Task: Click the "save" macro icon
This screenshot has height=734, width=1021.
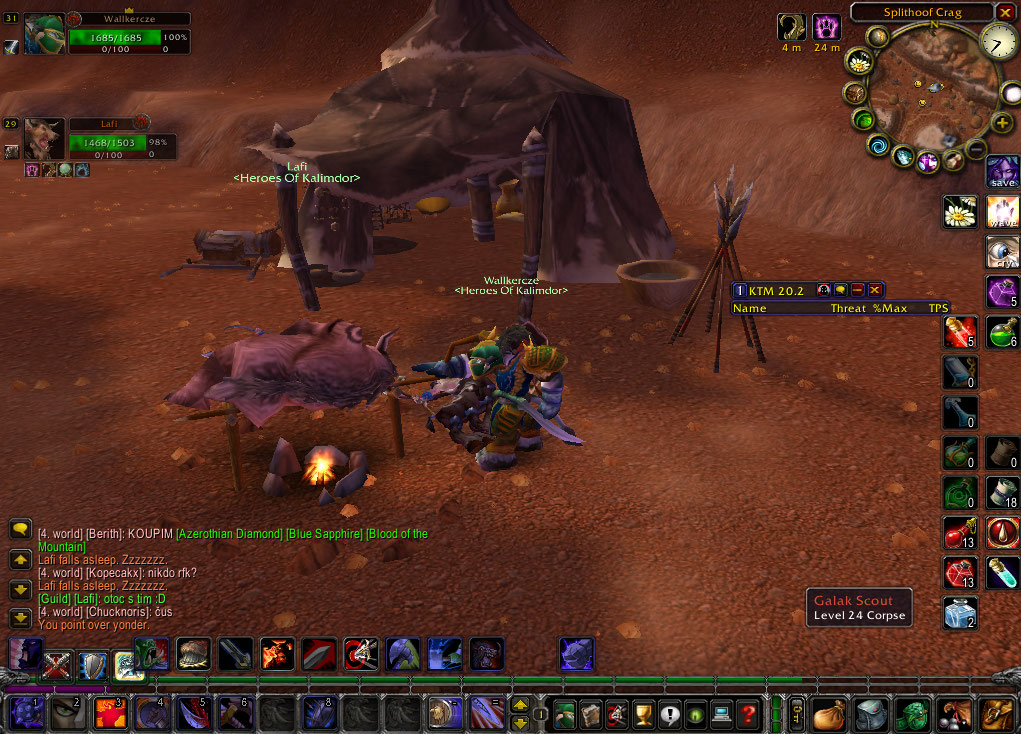Action: tap(1003, 172)
